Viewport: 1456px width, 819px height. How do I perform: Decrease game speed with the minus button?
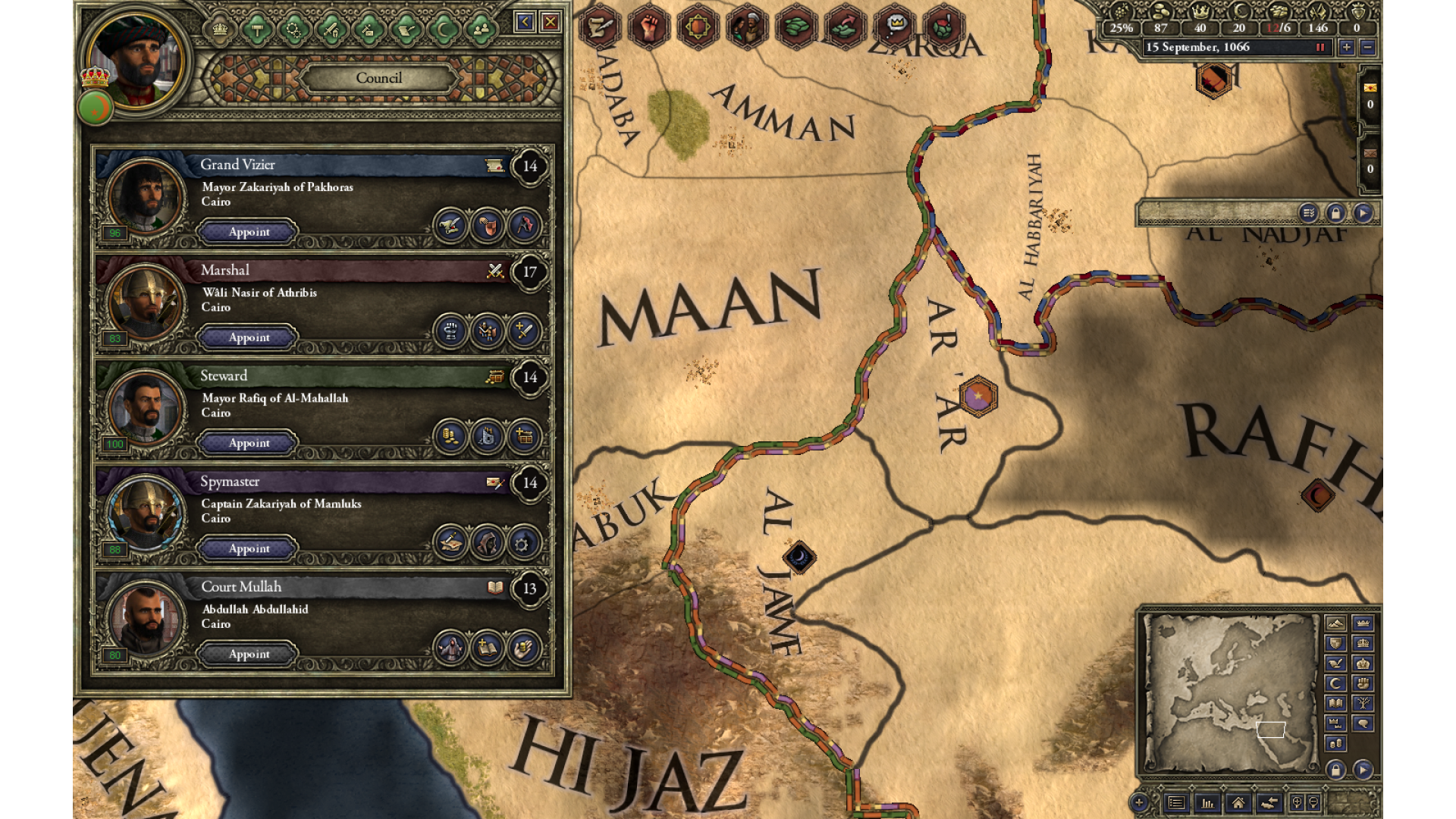pos(1367,47)
